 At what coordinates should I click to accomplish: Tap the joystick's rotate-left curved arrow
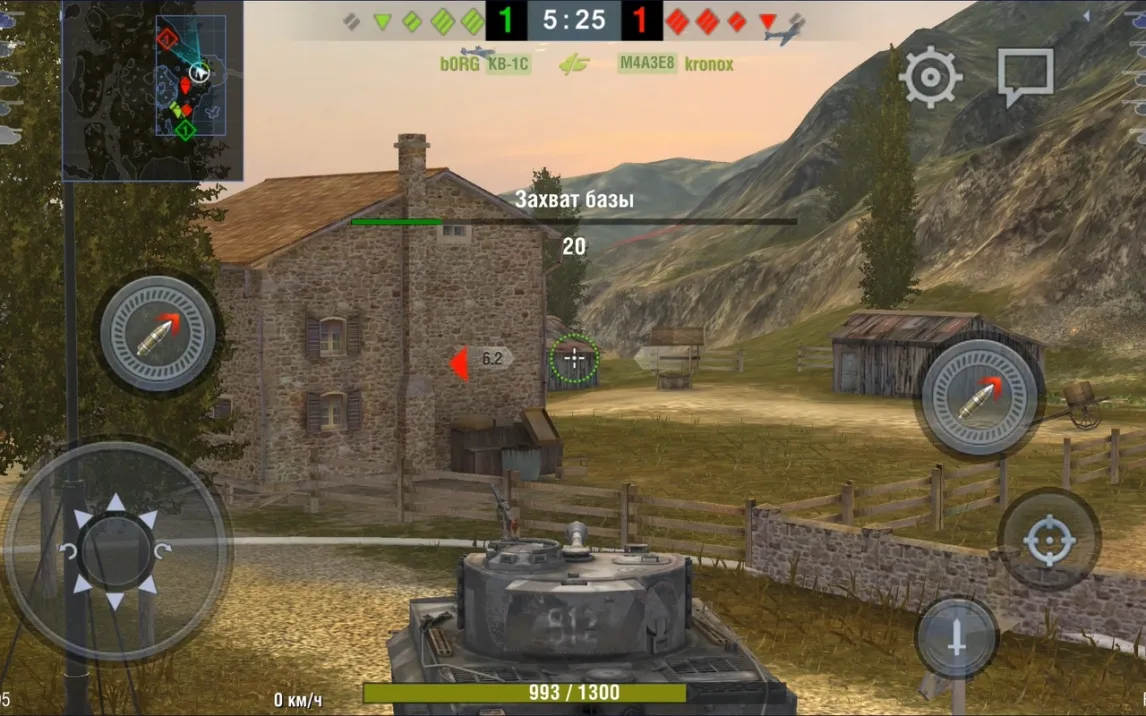tap(69, 551)
